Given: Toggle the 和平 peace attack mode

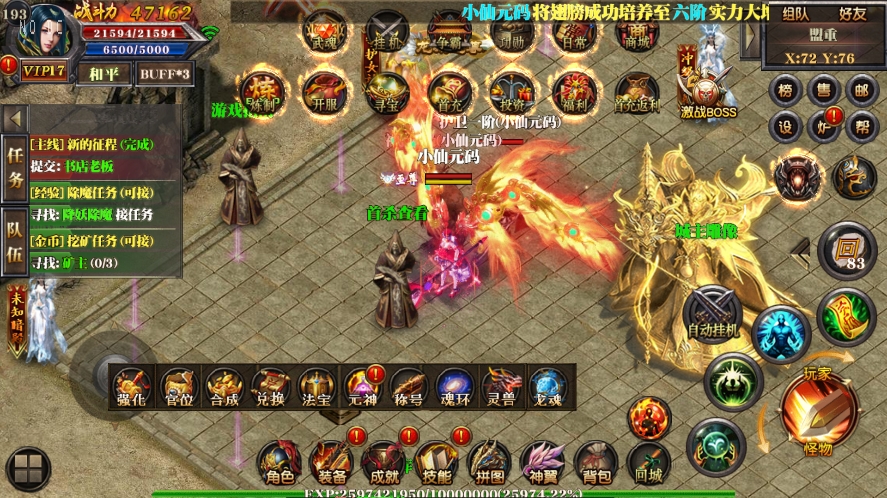Looking at the screenshot, I should pyautogui.click(x=96, y=72).
